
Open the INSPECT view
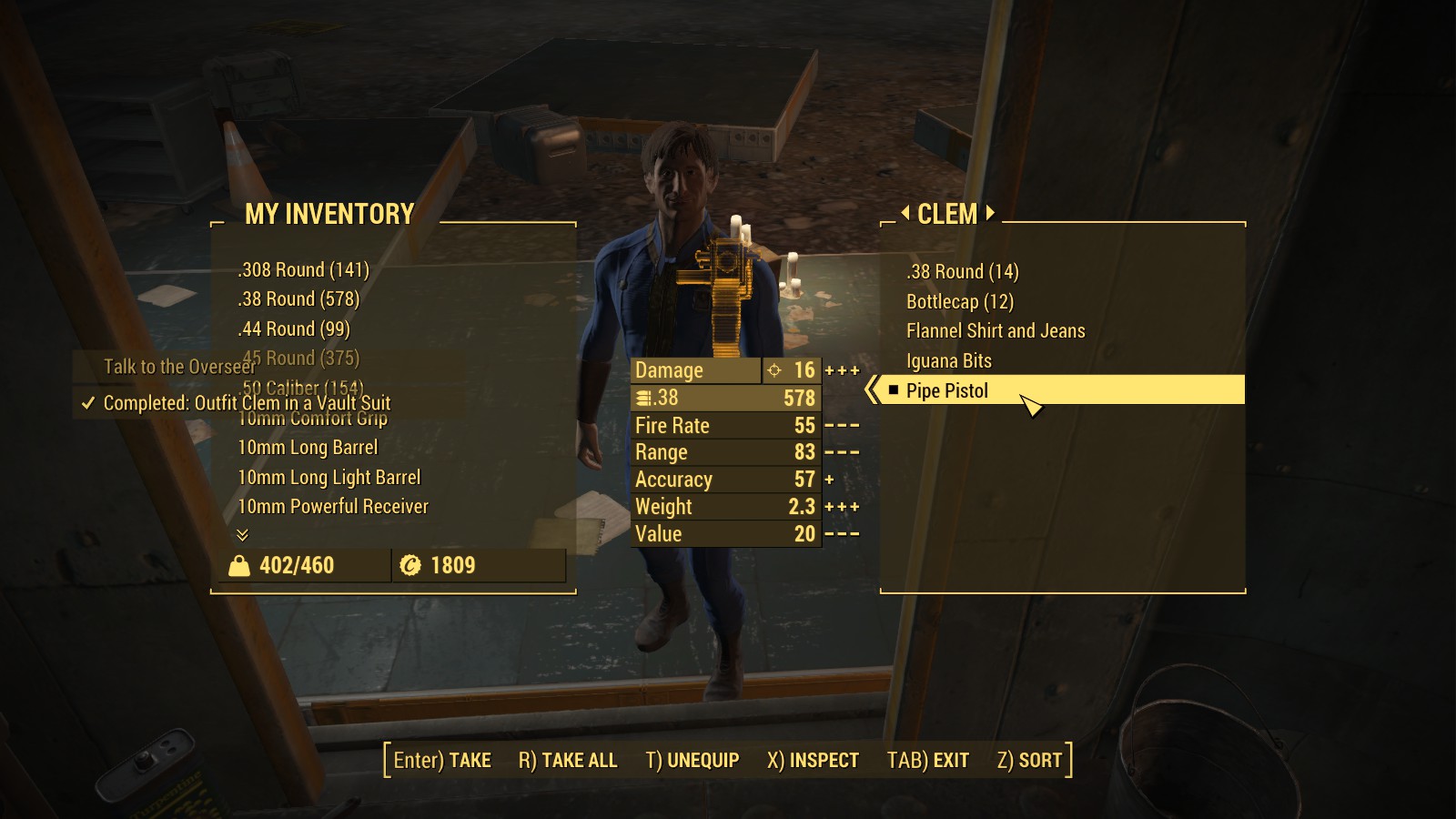click(x=813, y=761)
